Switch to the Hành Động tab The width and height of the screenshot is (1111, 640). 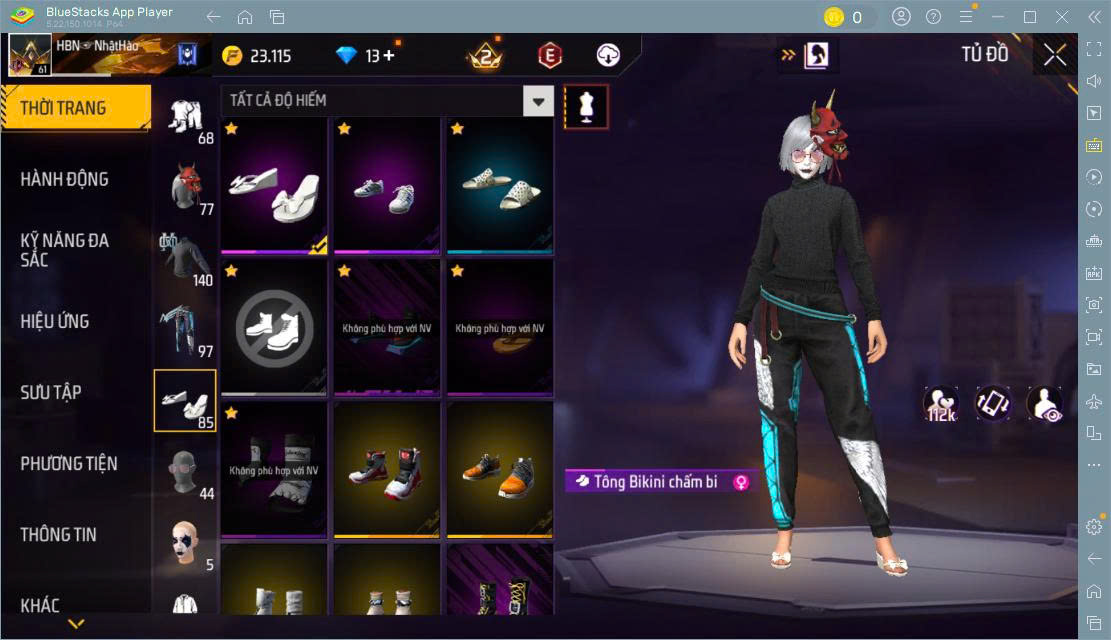[65, 179]
